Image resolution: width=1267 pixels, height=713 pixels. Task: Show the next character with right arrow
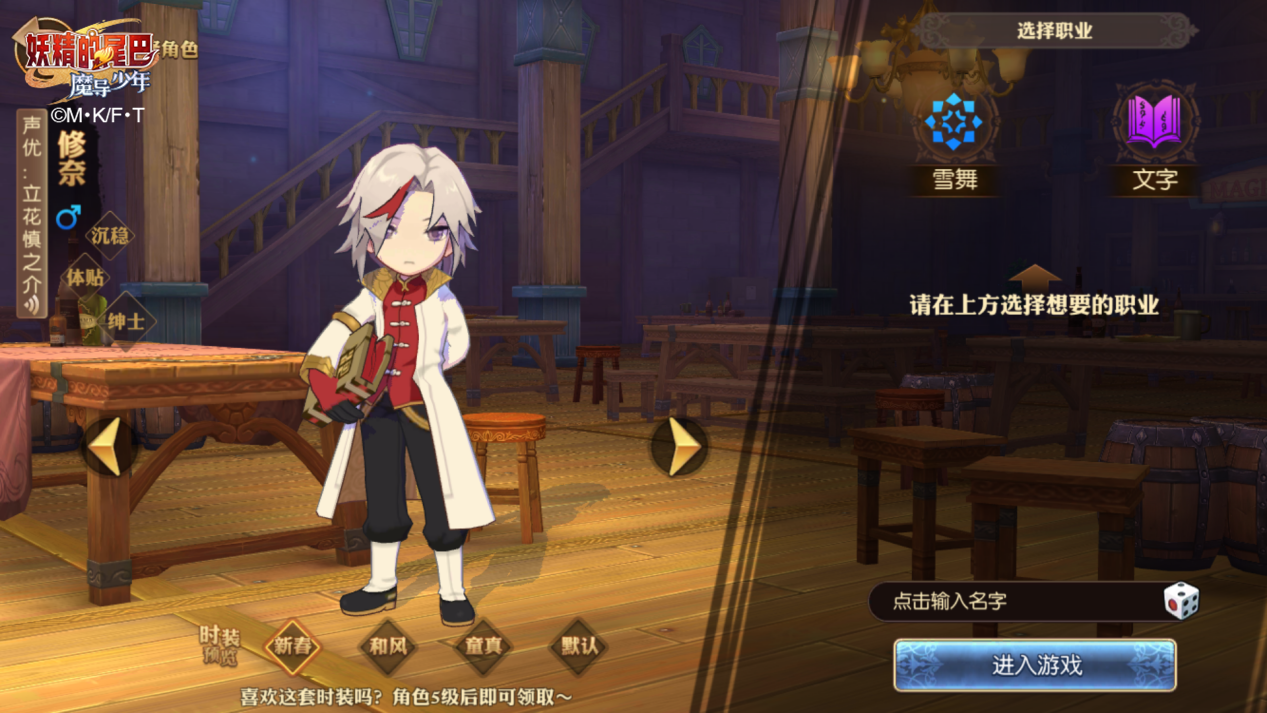tap(680, 445)
